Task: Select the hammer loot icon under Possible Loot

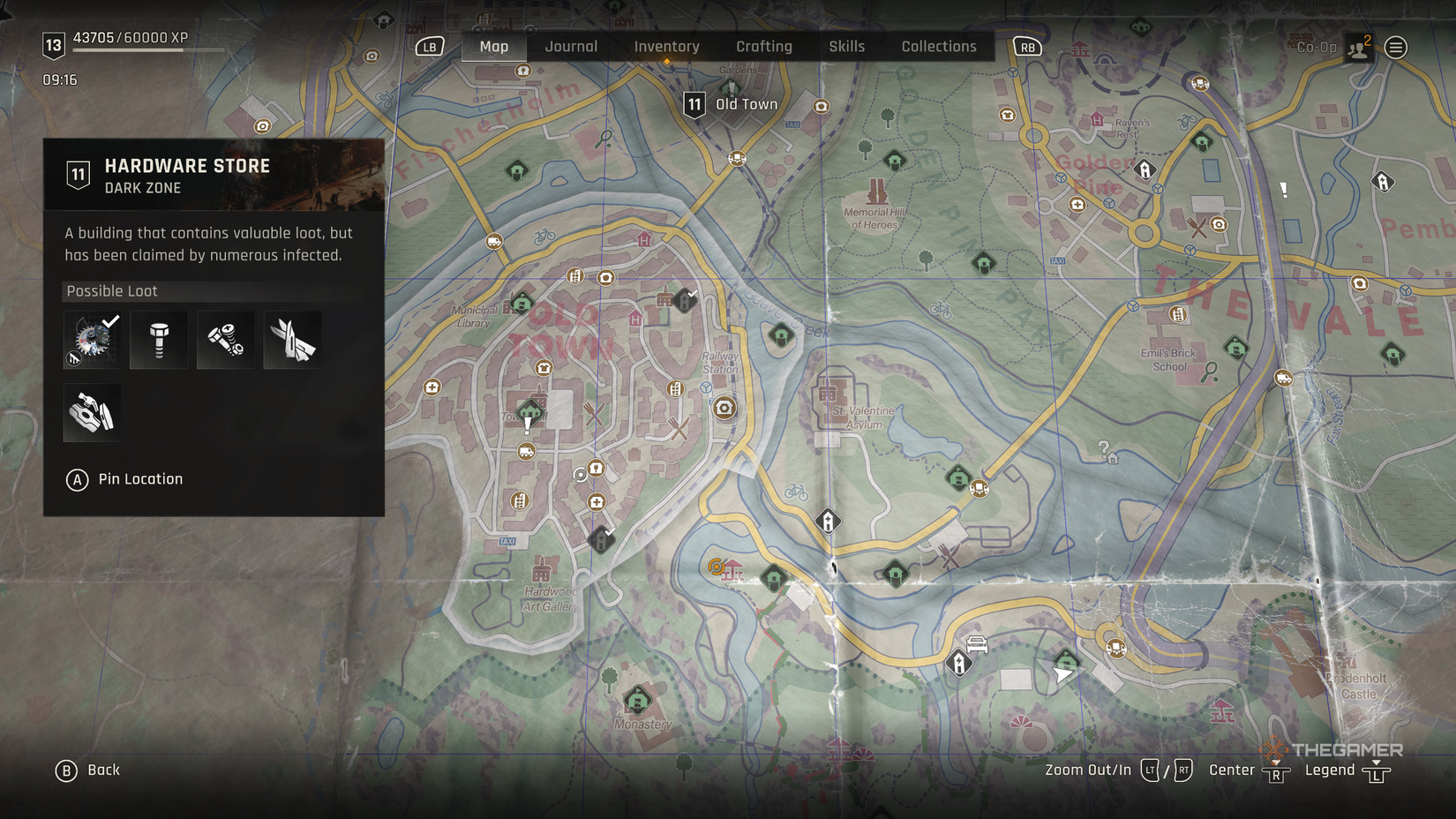Action: point(91,410)
